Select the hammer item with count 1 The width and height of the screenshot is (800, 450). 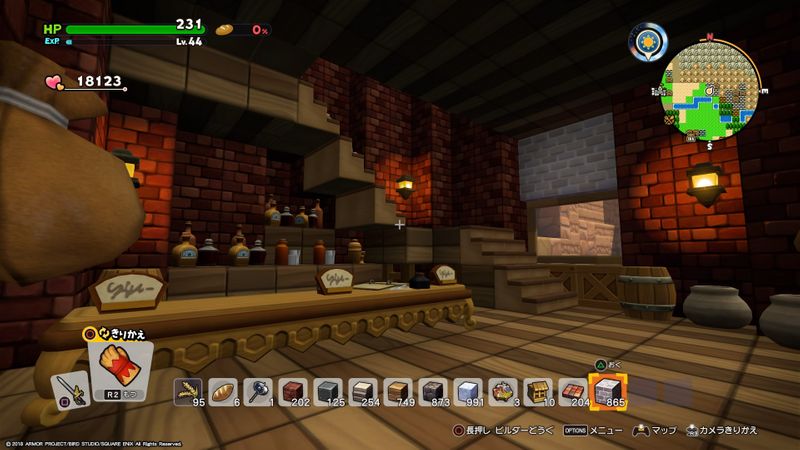258,392
